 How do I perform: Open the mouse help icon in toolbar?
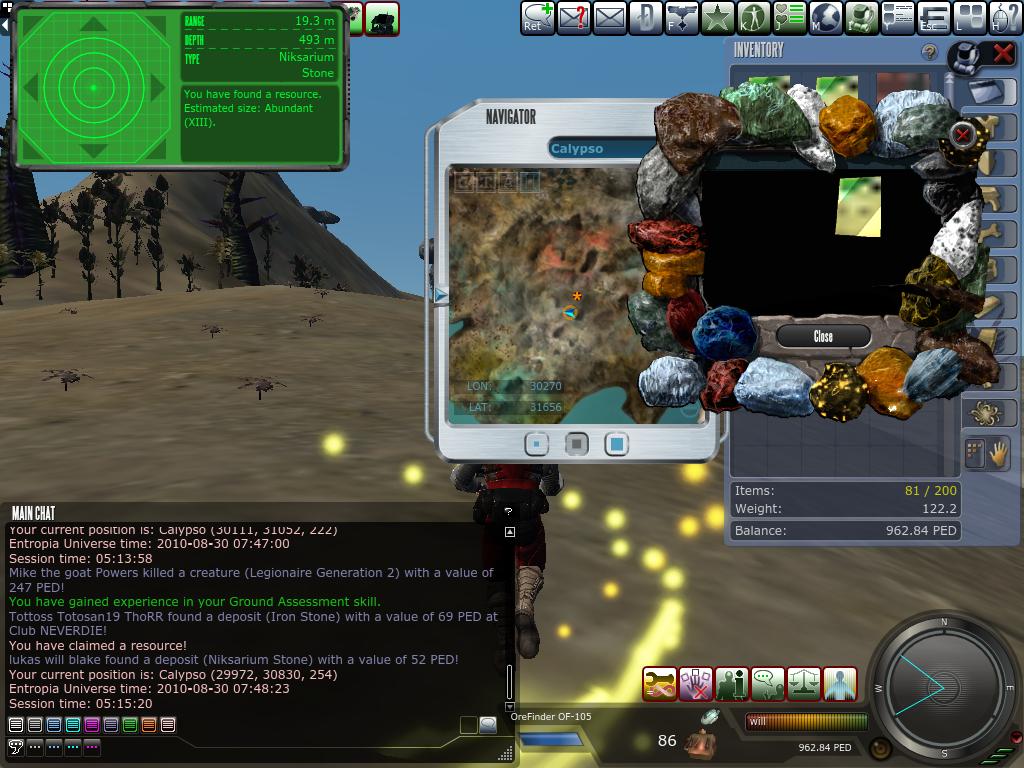pos(1005,17)
